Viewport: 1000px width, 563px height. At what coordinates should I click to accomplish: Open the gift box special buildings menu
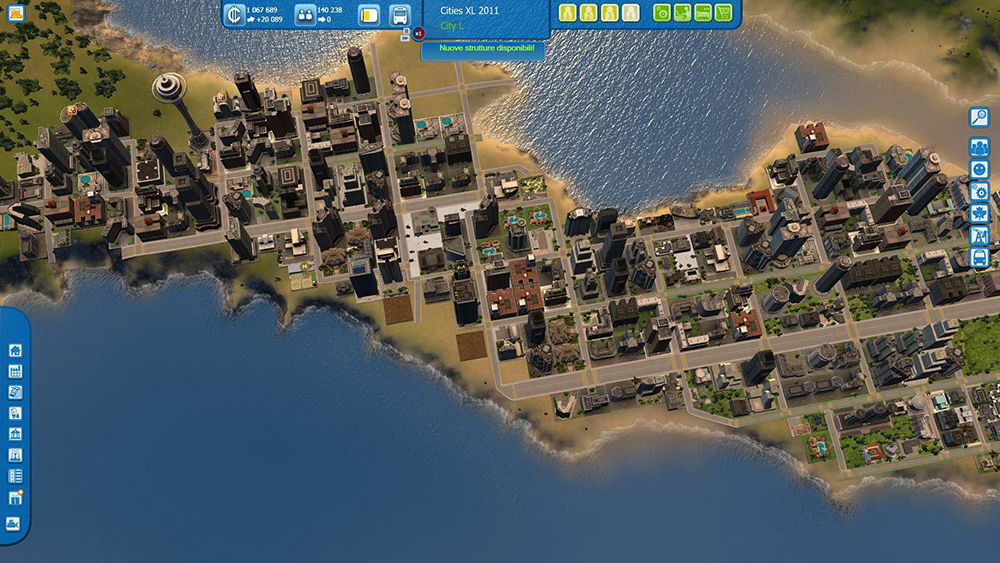click(x=15, y=497)
